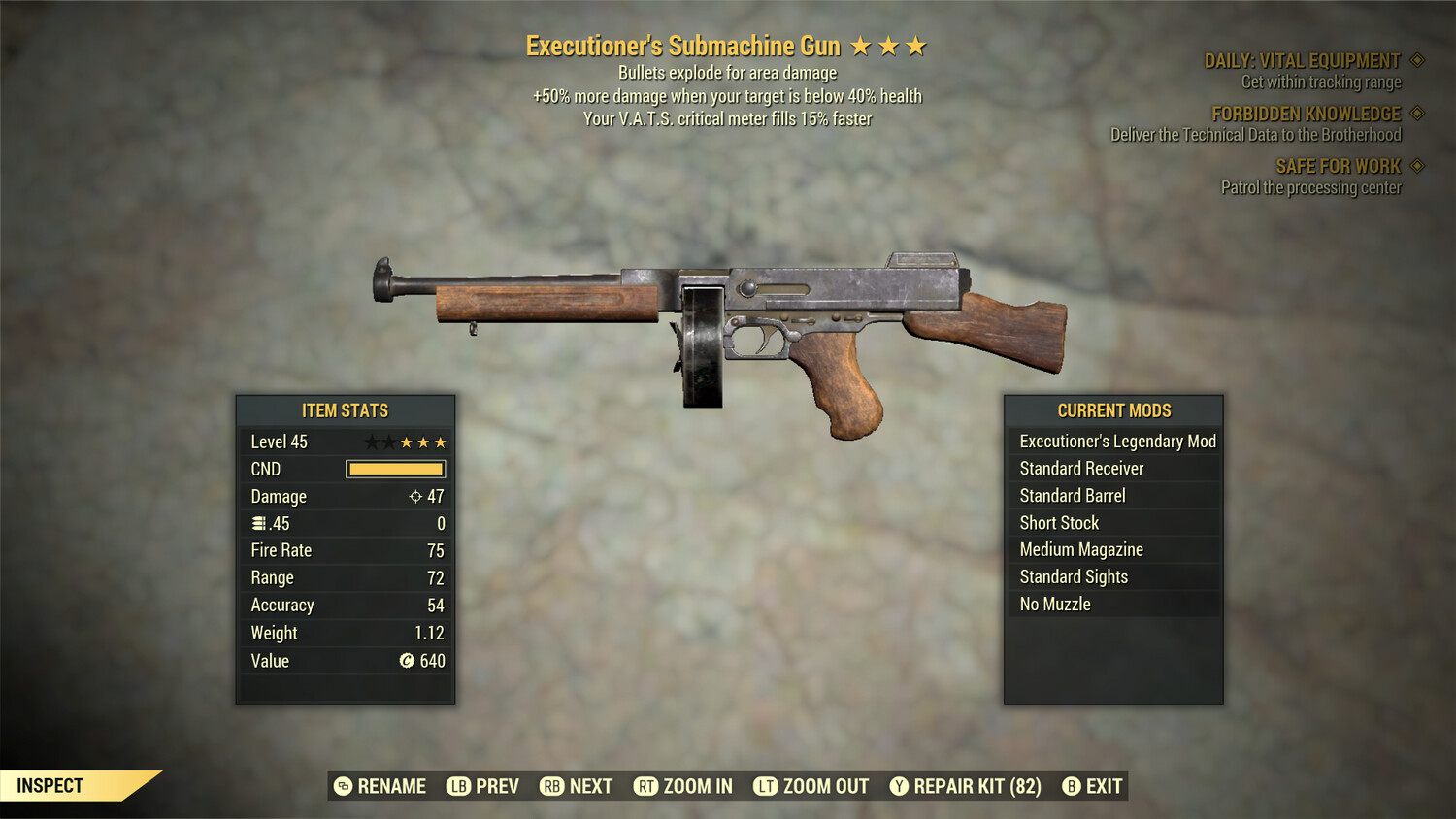Click the Medium Magazine mod entry
Screen dimensions: 1456x819
point(1080,549)
